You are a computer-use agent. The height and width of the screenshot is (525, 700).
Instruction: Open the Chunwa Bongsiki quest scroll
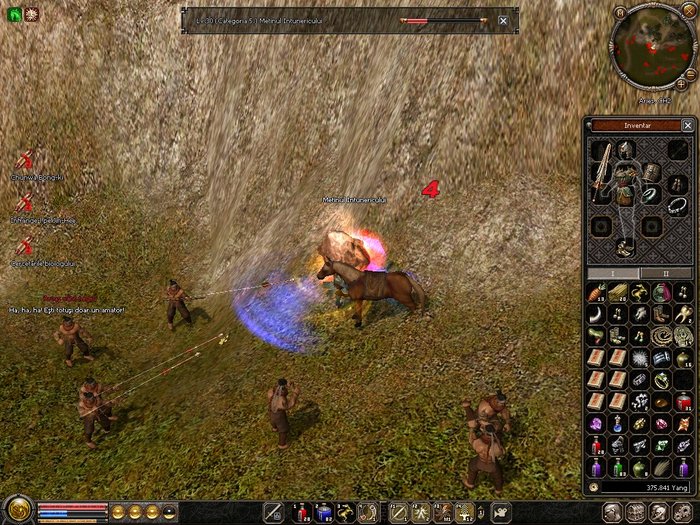[25, 160]
